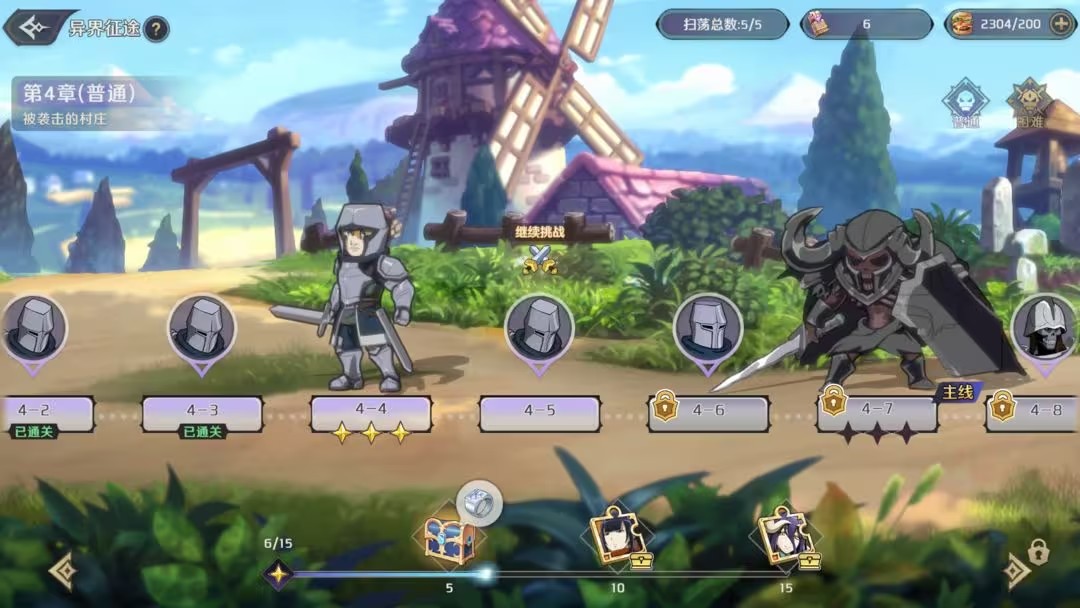This screenshot has width=1080, height=608.
Task: Select stage 4-2
Action: coord(42,411)
